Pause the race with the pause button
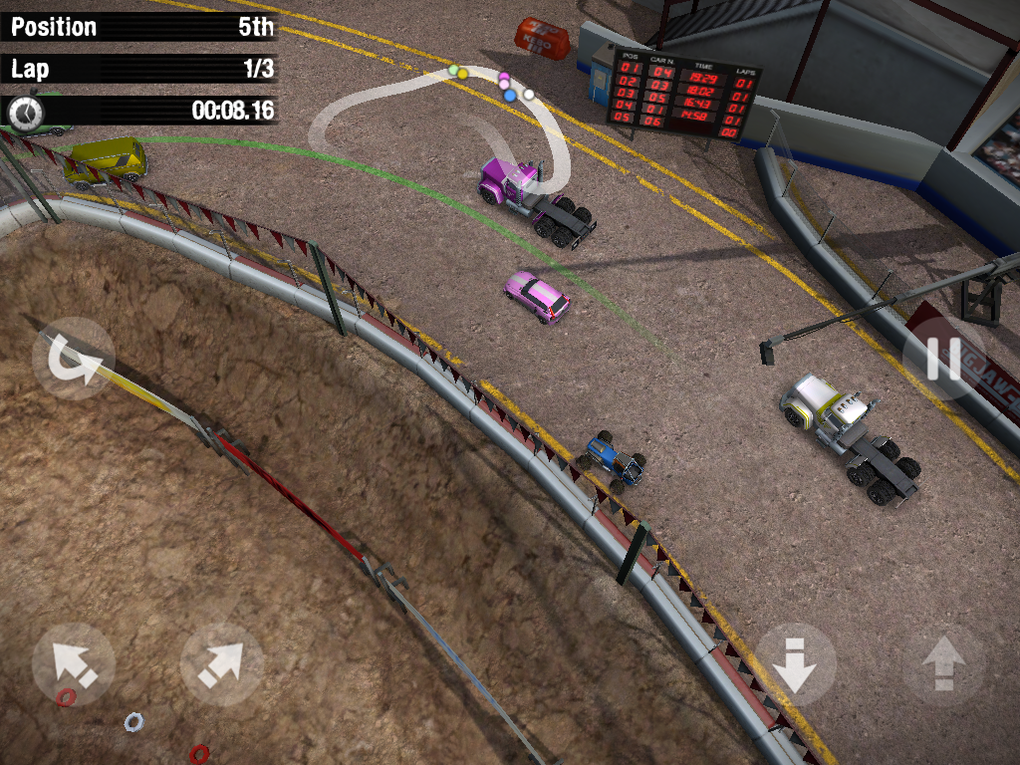This screenshot has width=1020, height=765. (x=942, y=359)
